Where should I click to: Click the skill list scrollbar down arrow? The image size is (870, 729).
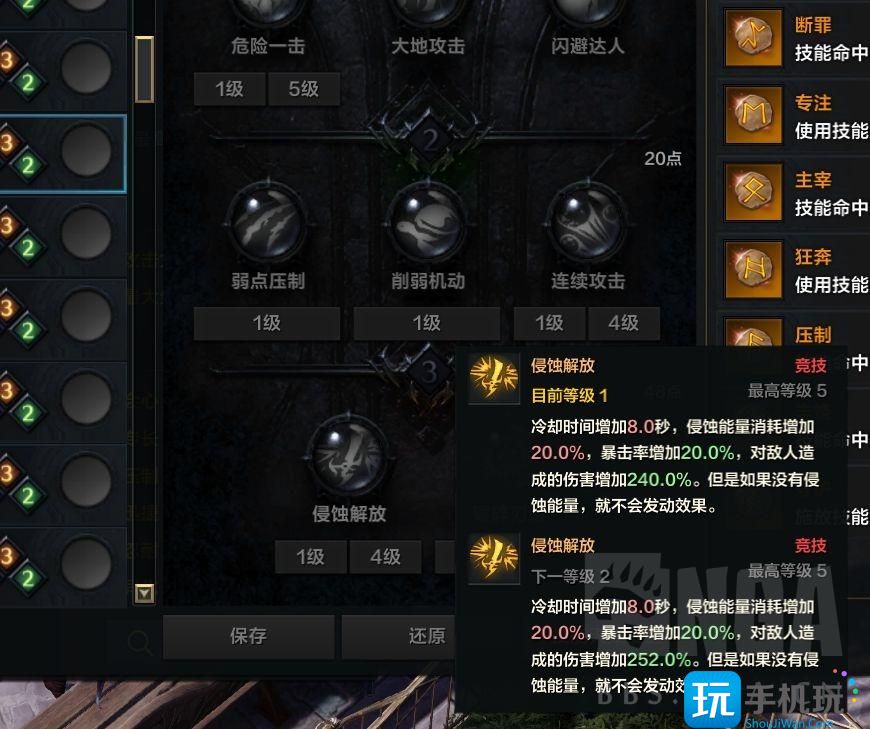pos(145,594)
